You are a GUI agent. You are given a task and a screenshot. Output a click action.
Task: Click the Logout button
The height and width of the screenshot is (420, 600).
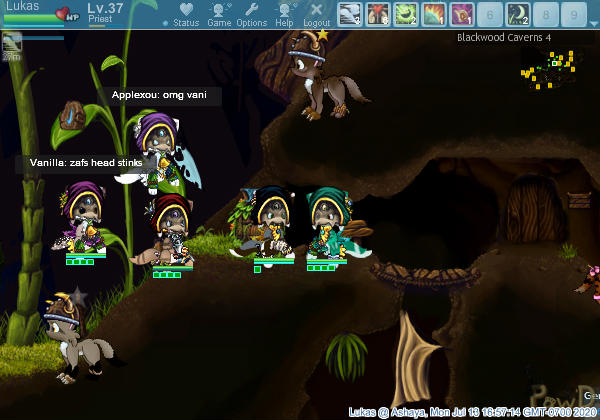316,14
